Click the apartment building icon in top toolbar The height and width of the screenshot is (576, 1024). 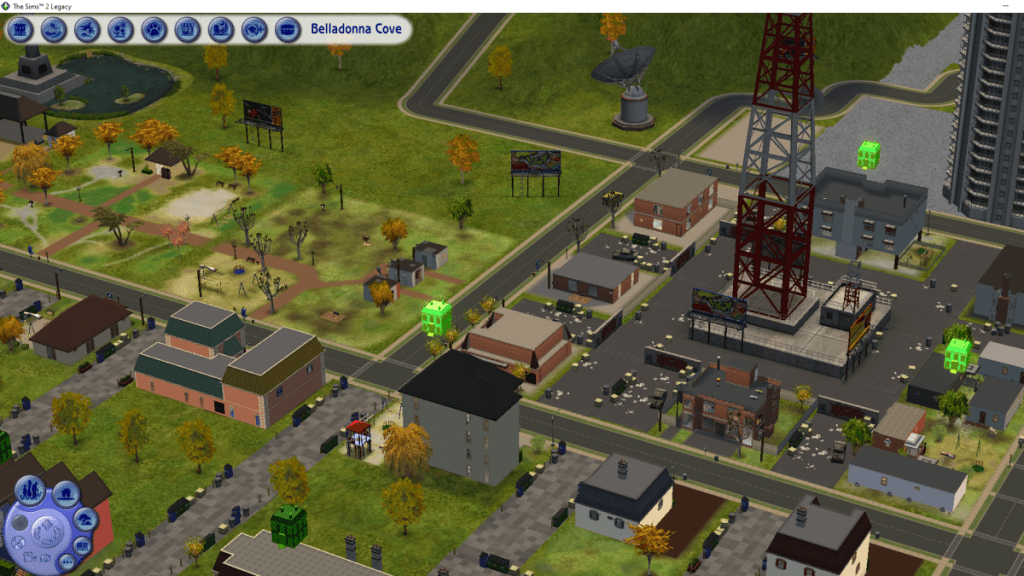coord(20,30)
